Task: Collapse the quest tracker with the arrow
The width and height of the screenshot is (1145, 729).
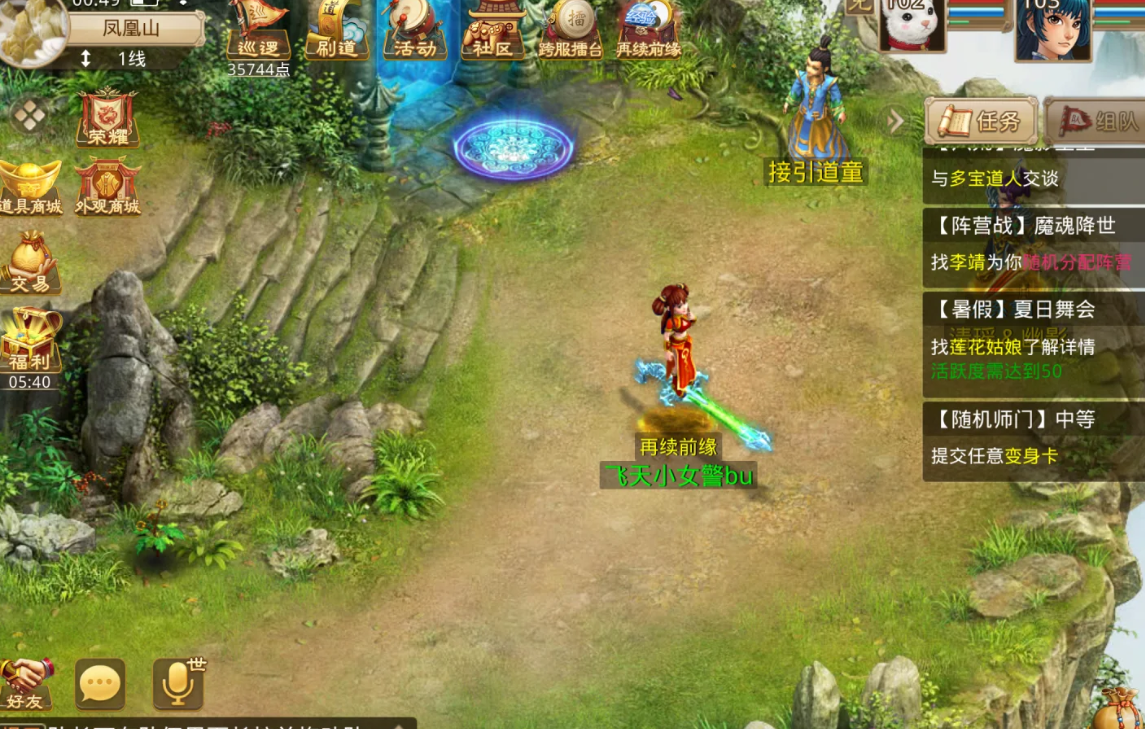Action: coord(896,122)
